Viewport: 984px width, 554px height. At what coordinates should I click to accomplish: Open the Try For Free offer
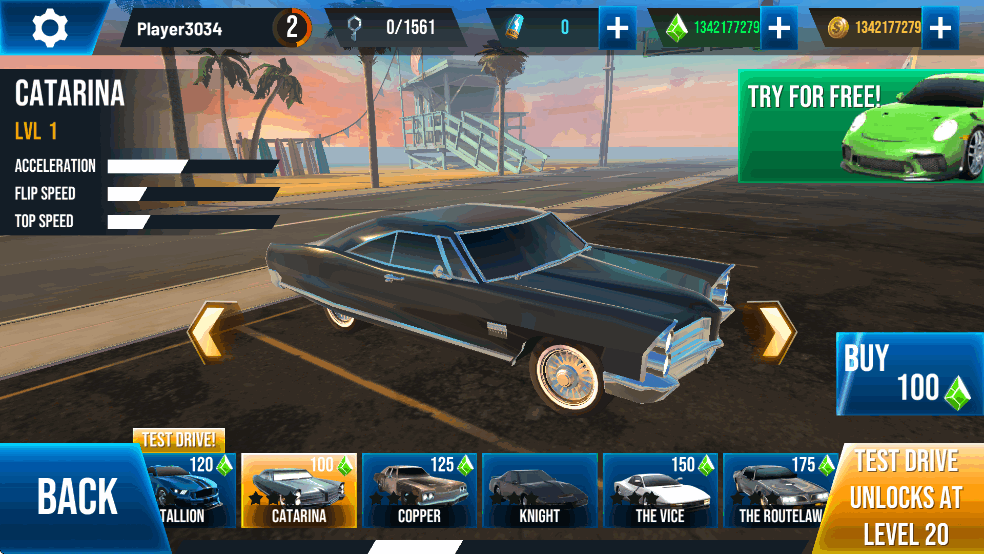860,125
